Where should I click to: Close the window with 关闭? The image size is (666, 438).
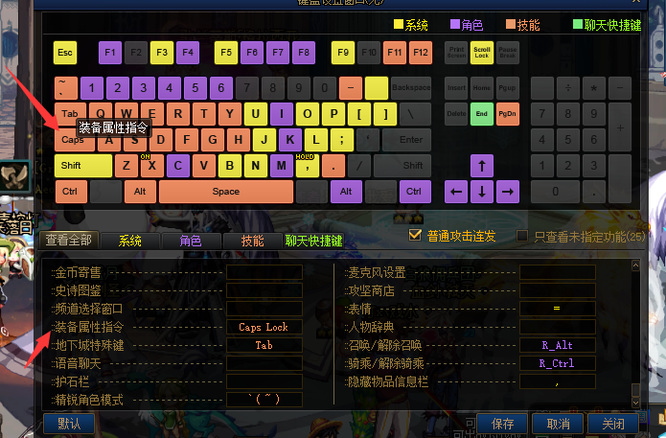[x=613, y=423]
